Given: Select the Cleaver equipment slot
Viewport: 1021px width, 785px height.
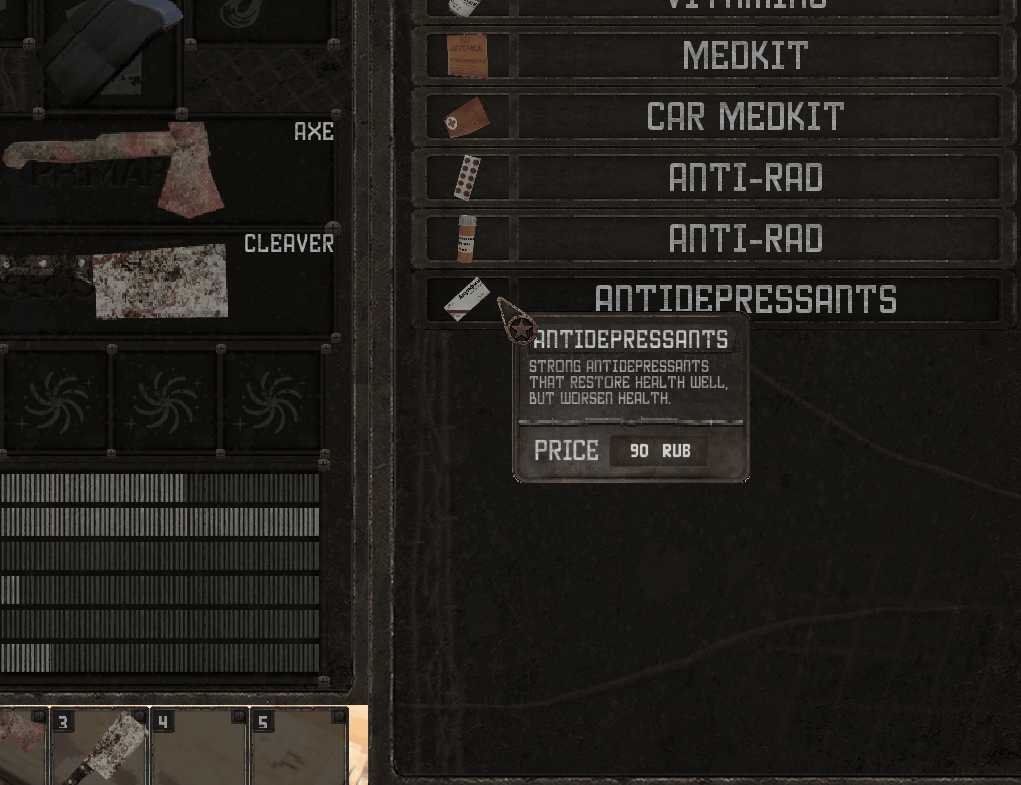Looking at the screenshot, I should pyautogui.click(x=170, y=281).
